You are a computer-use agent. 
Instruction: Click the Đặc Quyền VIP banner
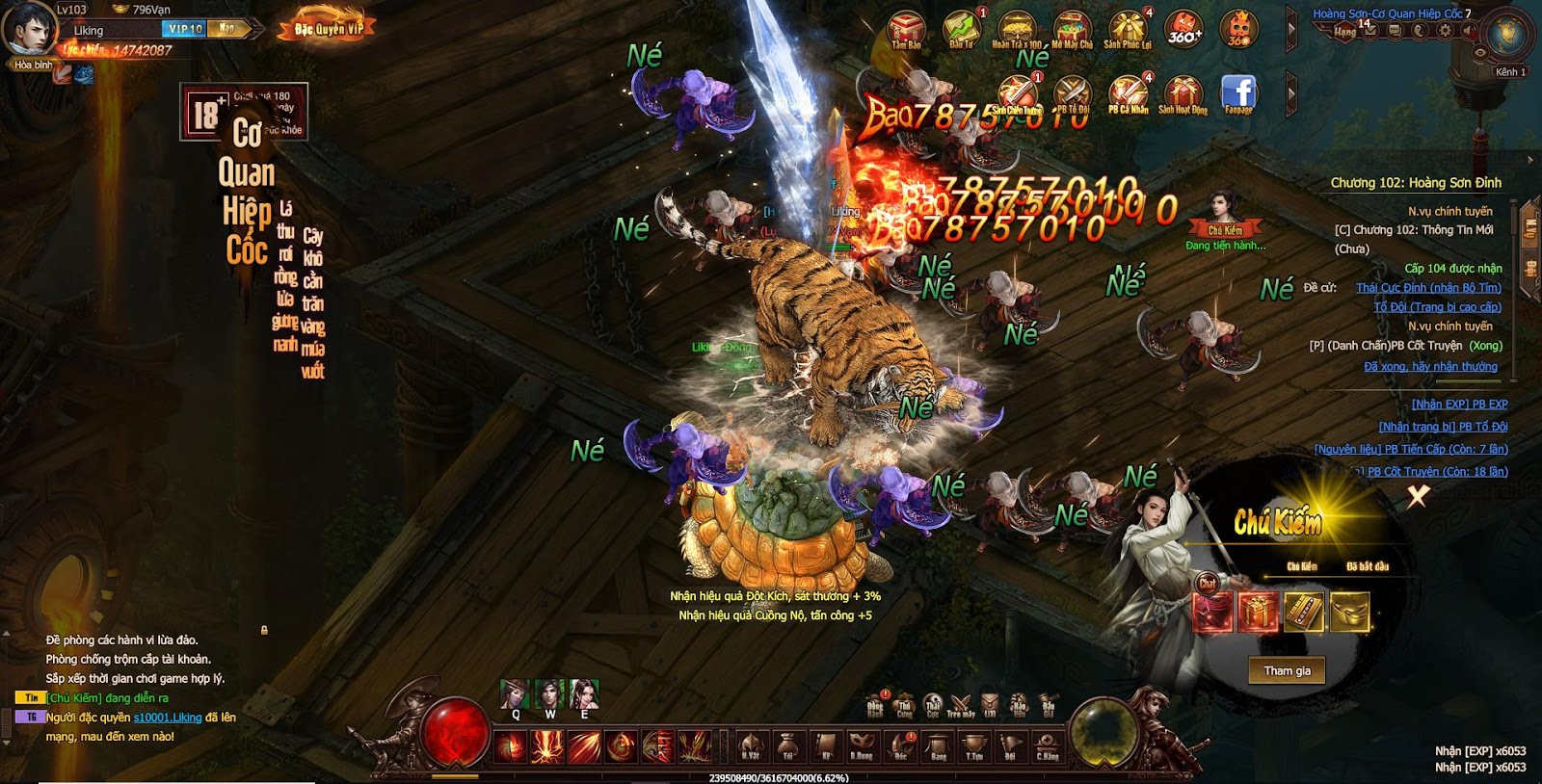329,29
